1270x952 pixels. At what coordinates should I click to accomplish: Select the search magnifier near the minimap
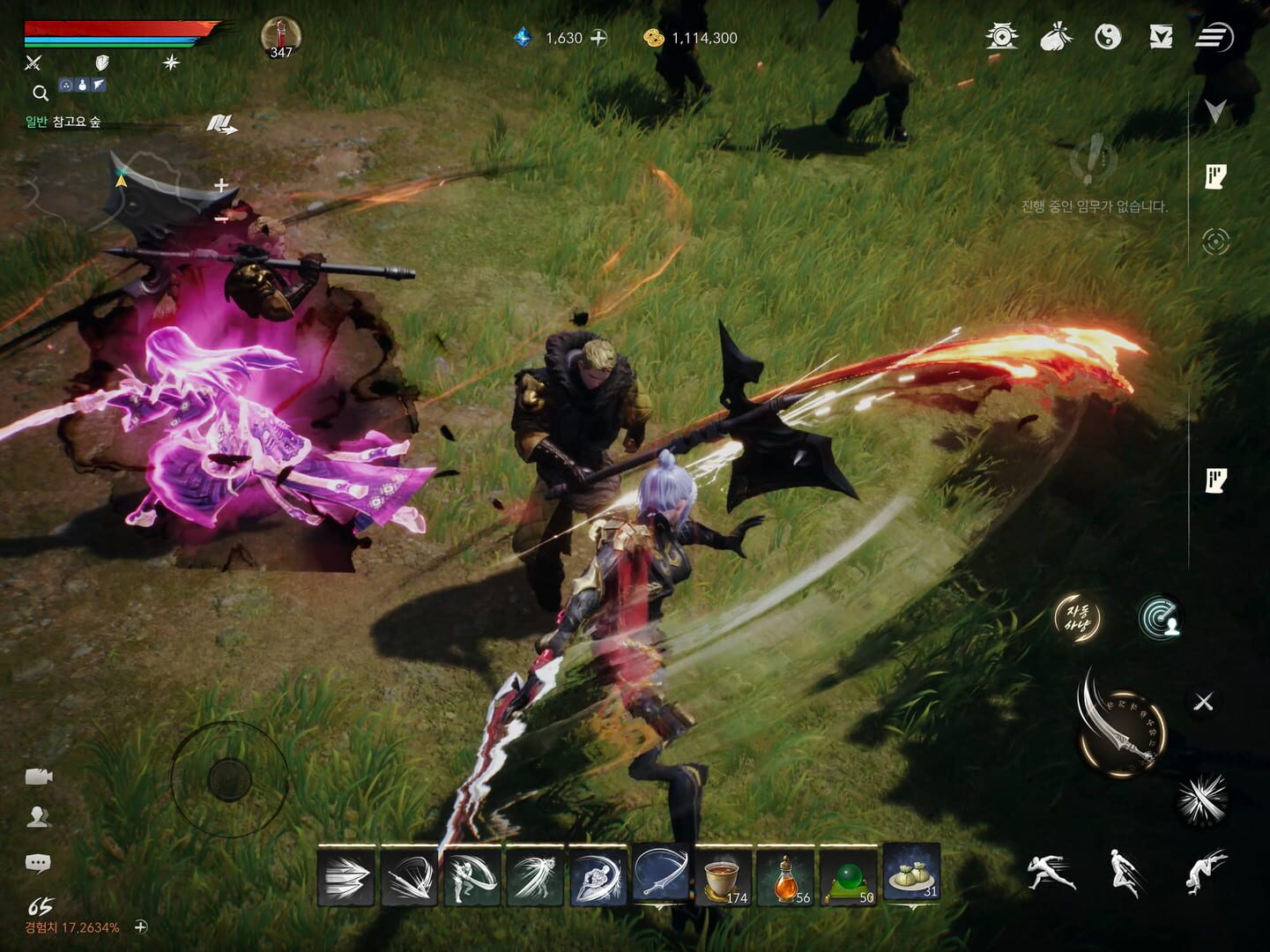40,92
